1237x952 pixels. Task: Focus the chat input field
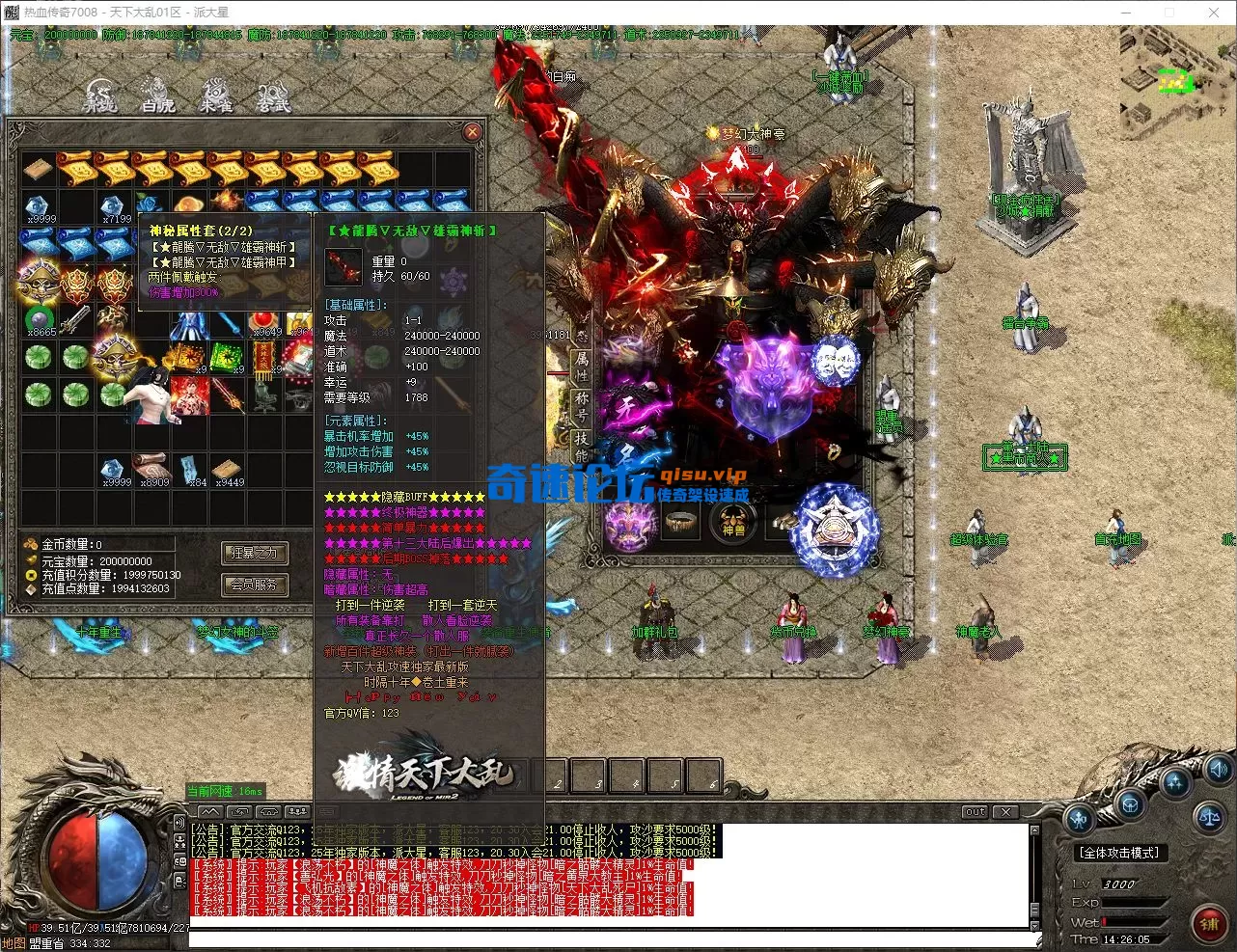click(608, 938)
